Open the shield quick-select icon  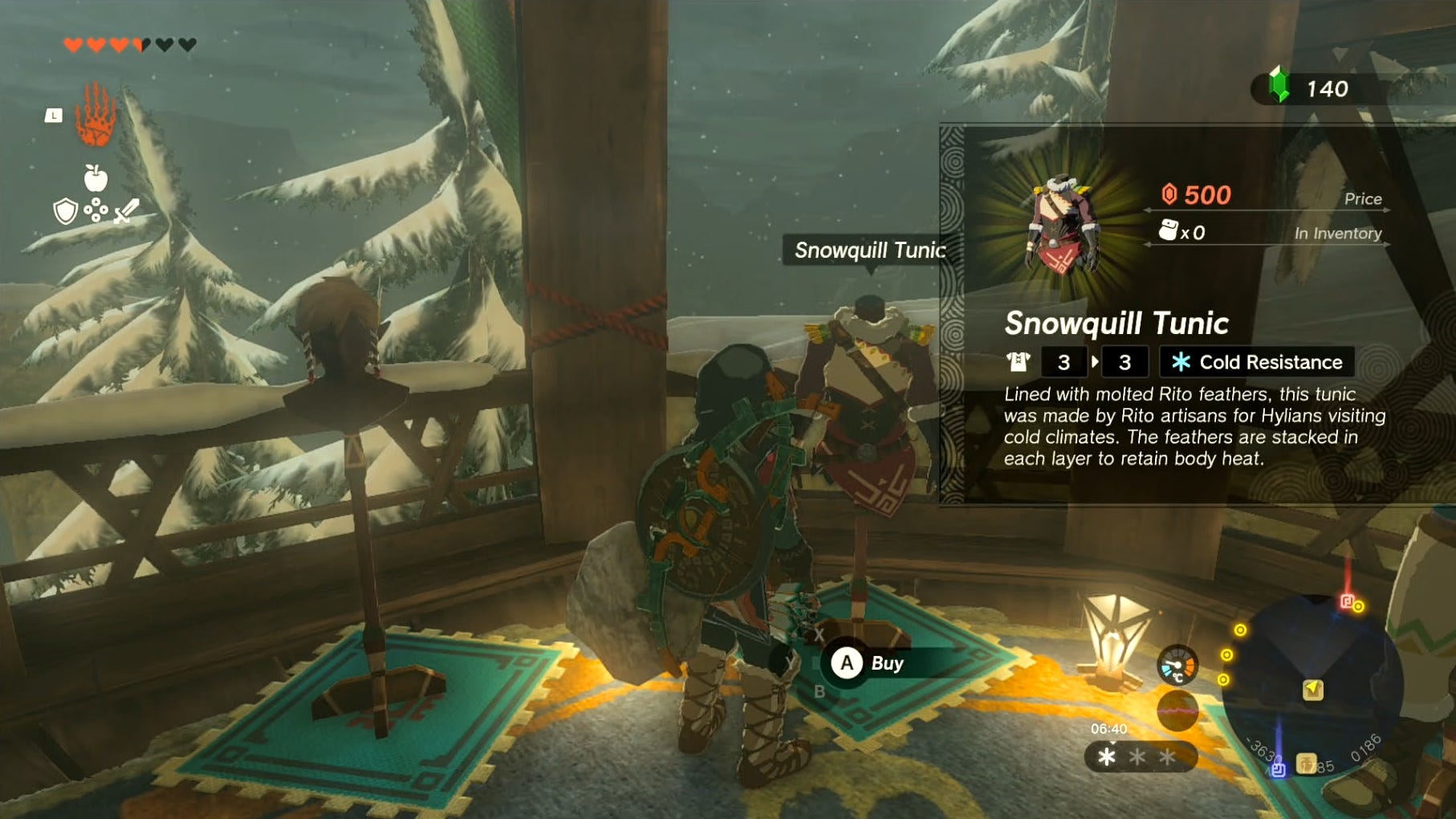pyautogui.click(x=65, y=211)
